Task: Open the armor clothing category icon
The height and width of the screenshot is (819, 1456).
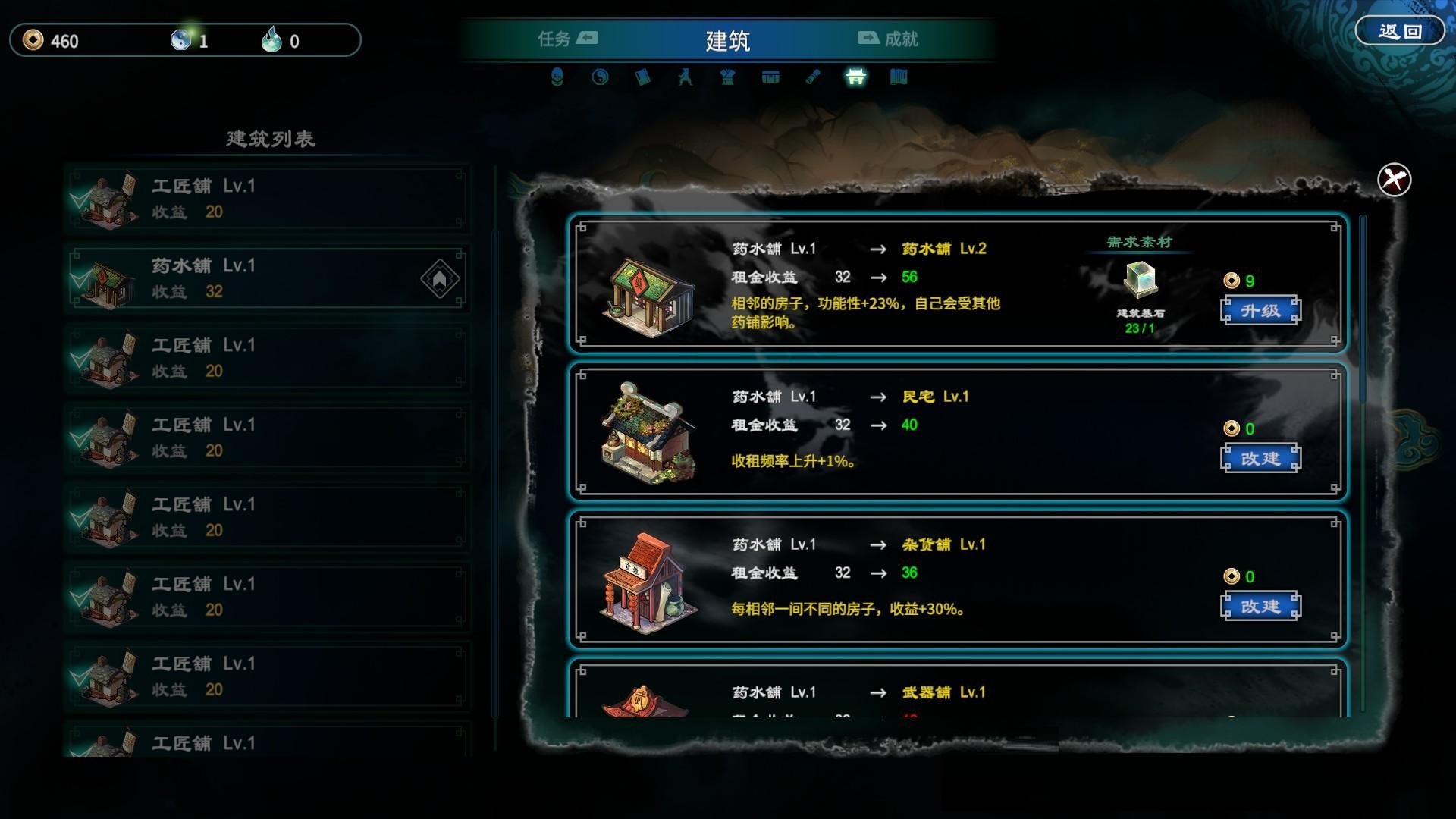Action: [728, 77]
